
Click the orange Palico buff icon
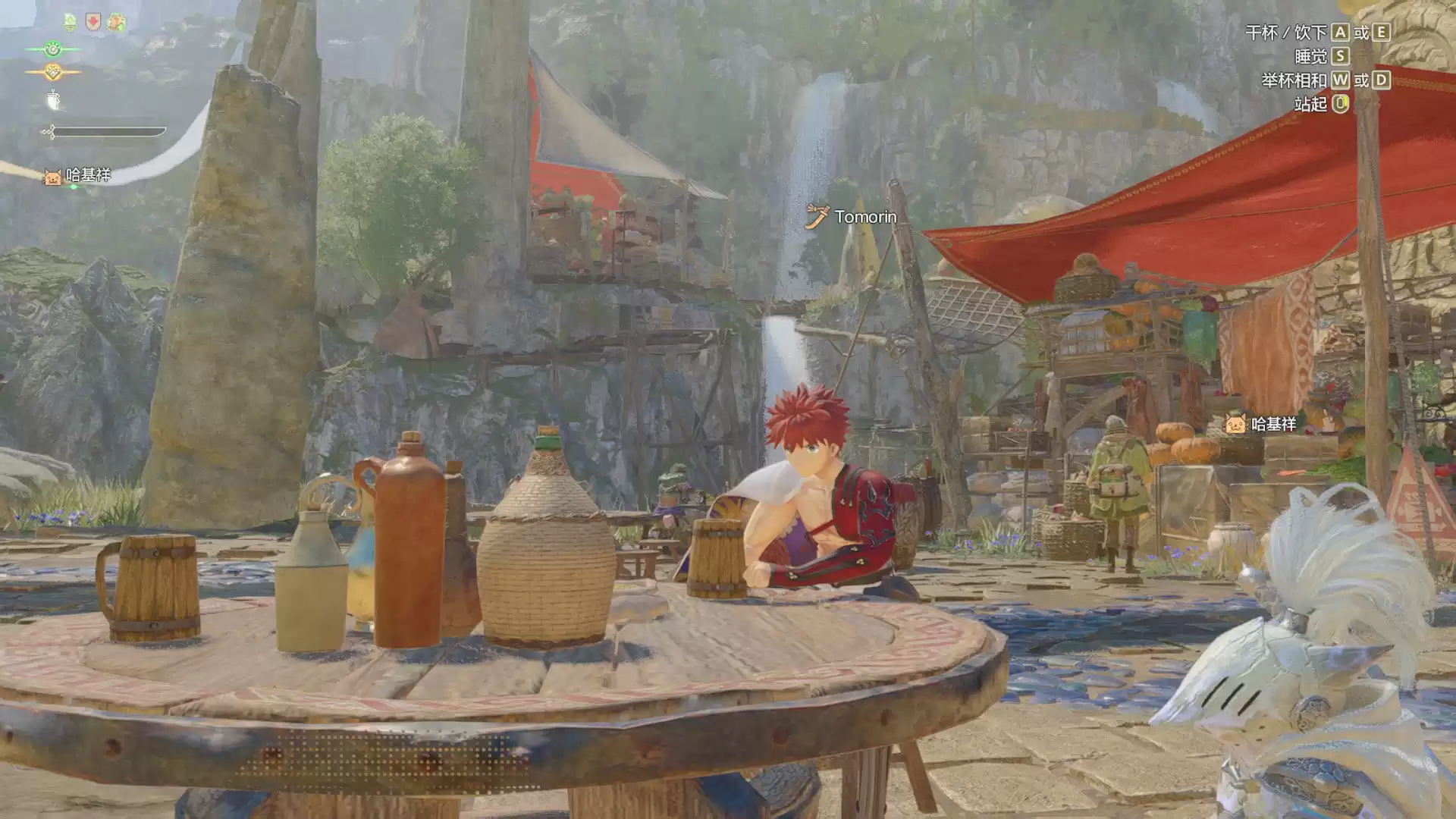point(116,22)
